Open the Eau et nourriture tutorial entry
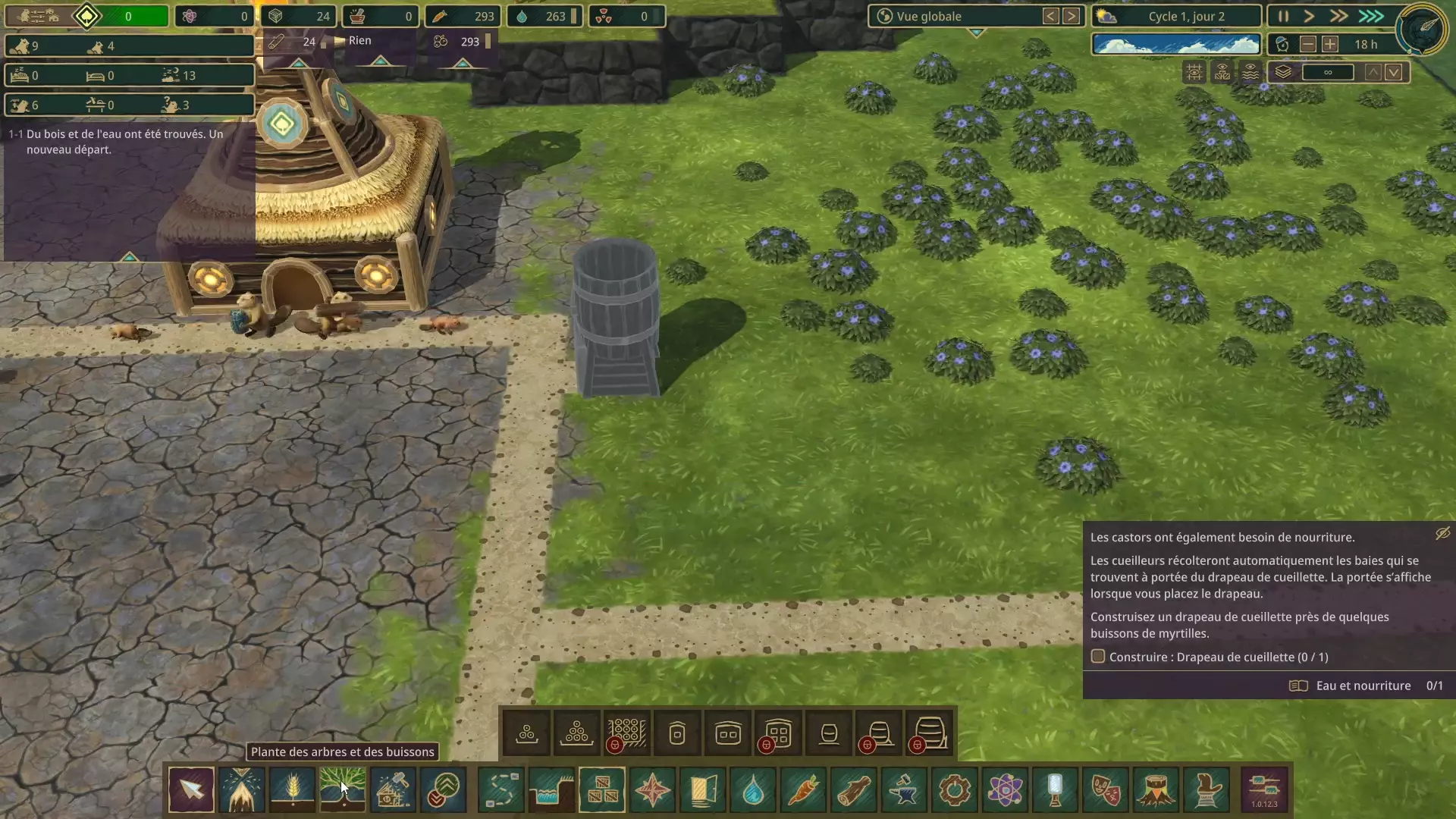 point(1363,686)
